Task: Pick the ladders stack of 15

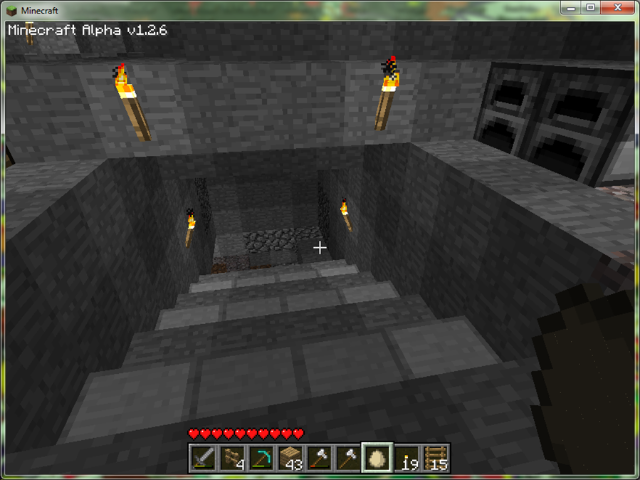Action: pos(436,458)
